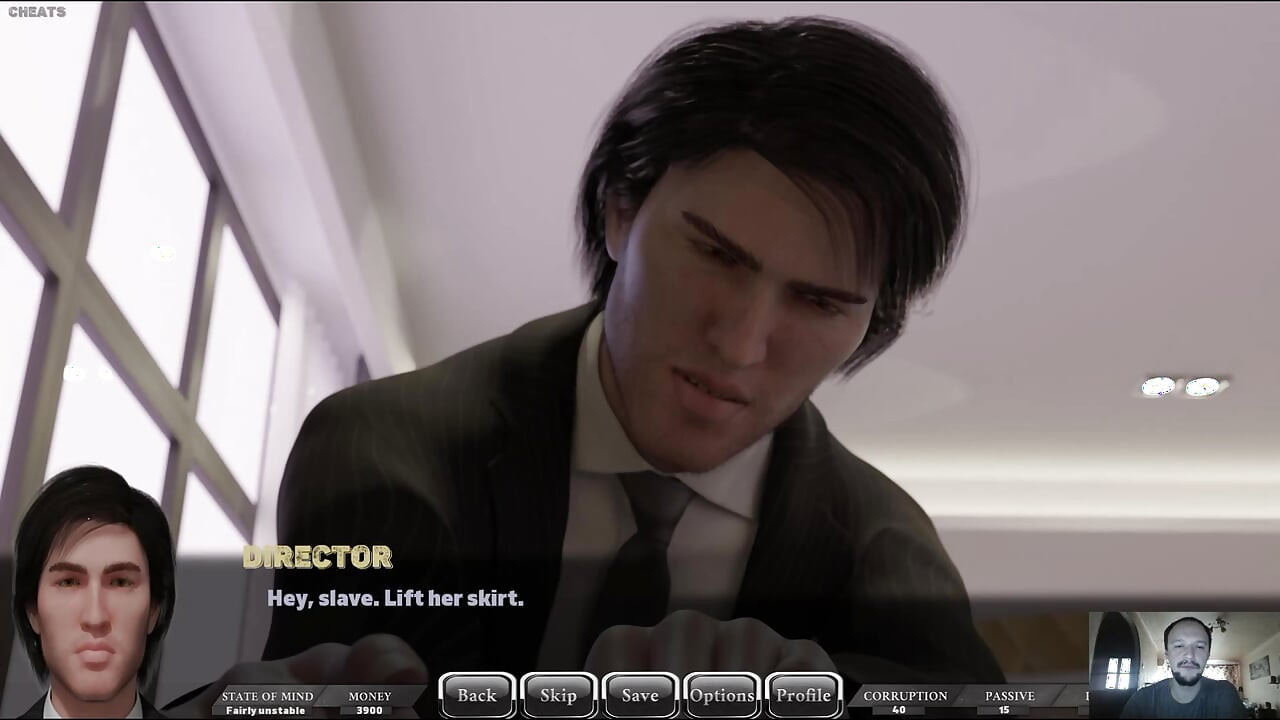This screenshot has width=1280, height=720.
Task: Save the current game
Action: click(x=640, y=695)
